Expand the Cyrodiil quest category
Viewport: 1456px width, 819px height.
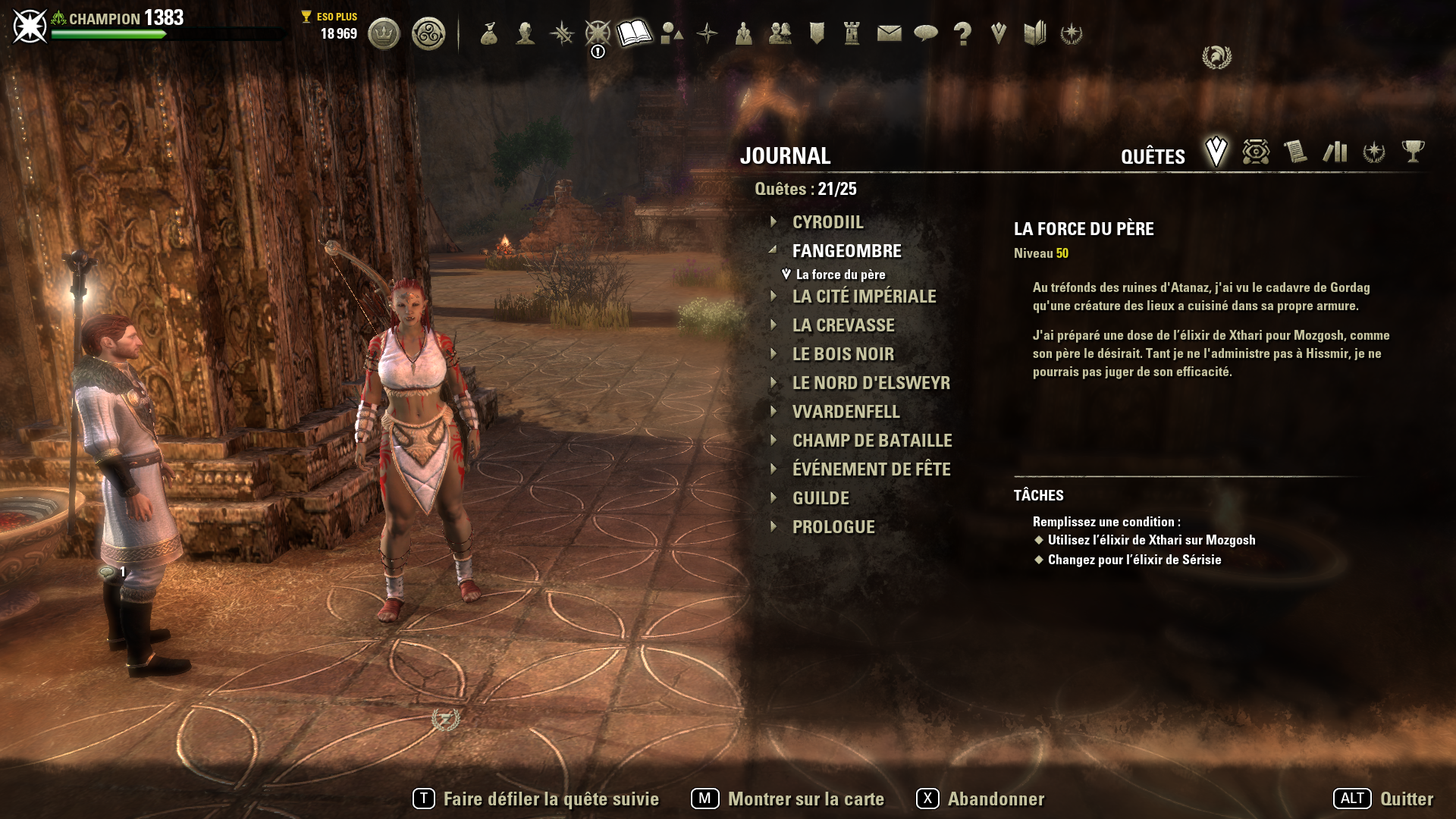(x=827, y=222)
